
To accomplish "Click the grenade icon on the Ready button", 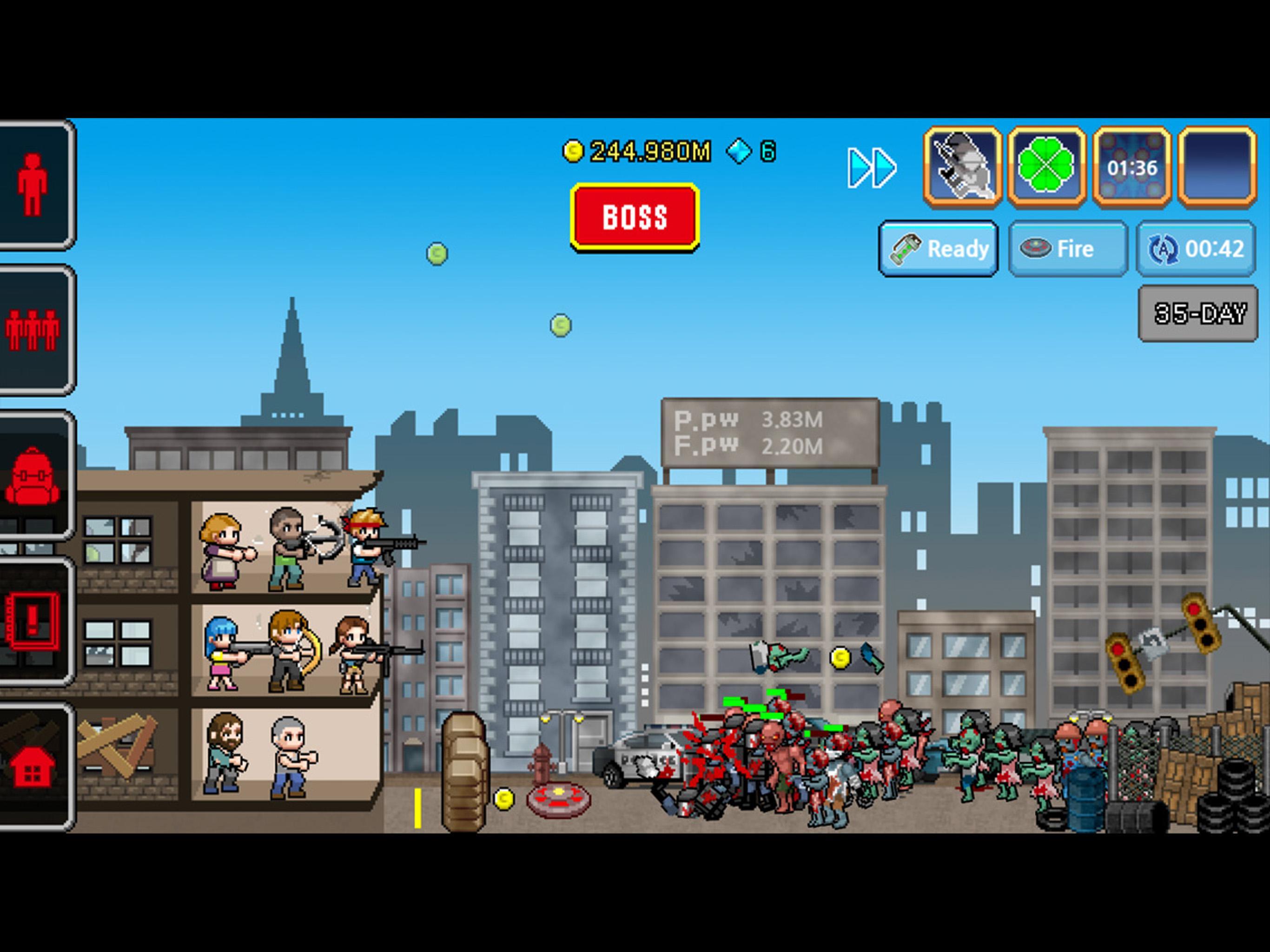I will coord(906,249).
